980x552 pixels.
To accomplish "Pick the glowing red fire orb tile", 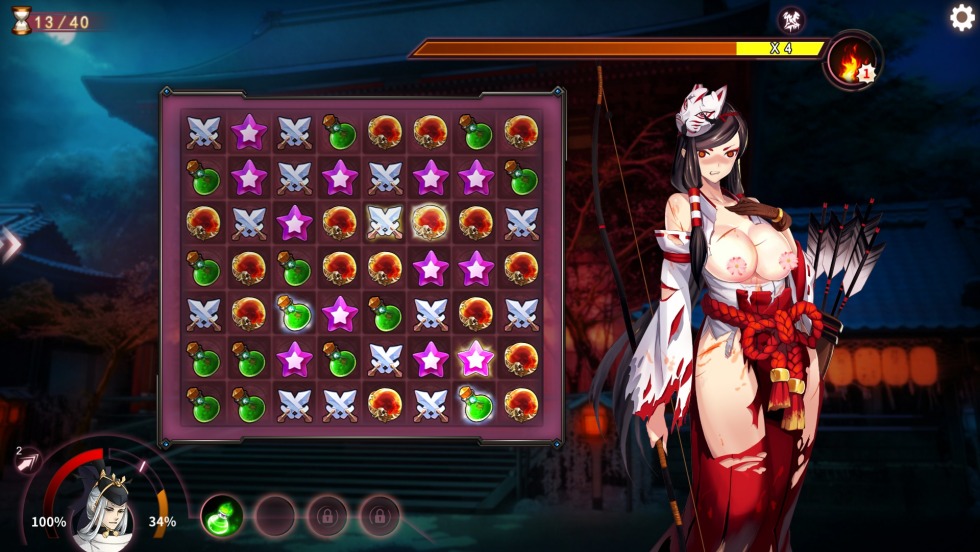I will click(430, 222).
